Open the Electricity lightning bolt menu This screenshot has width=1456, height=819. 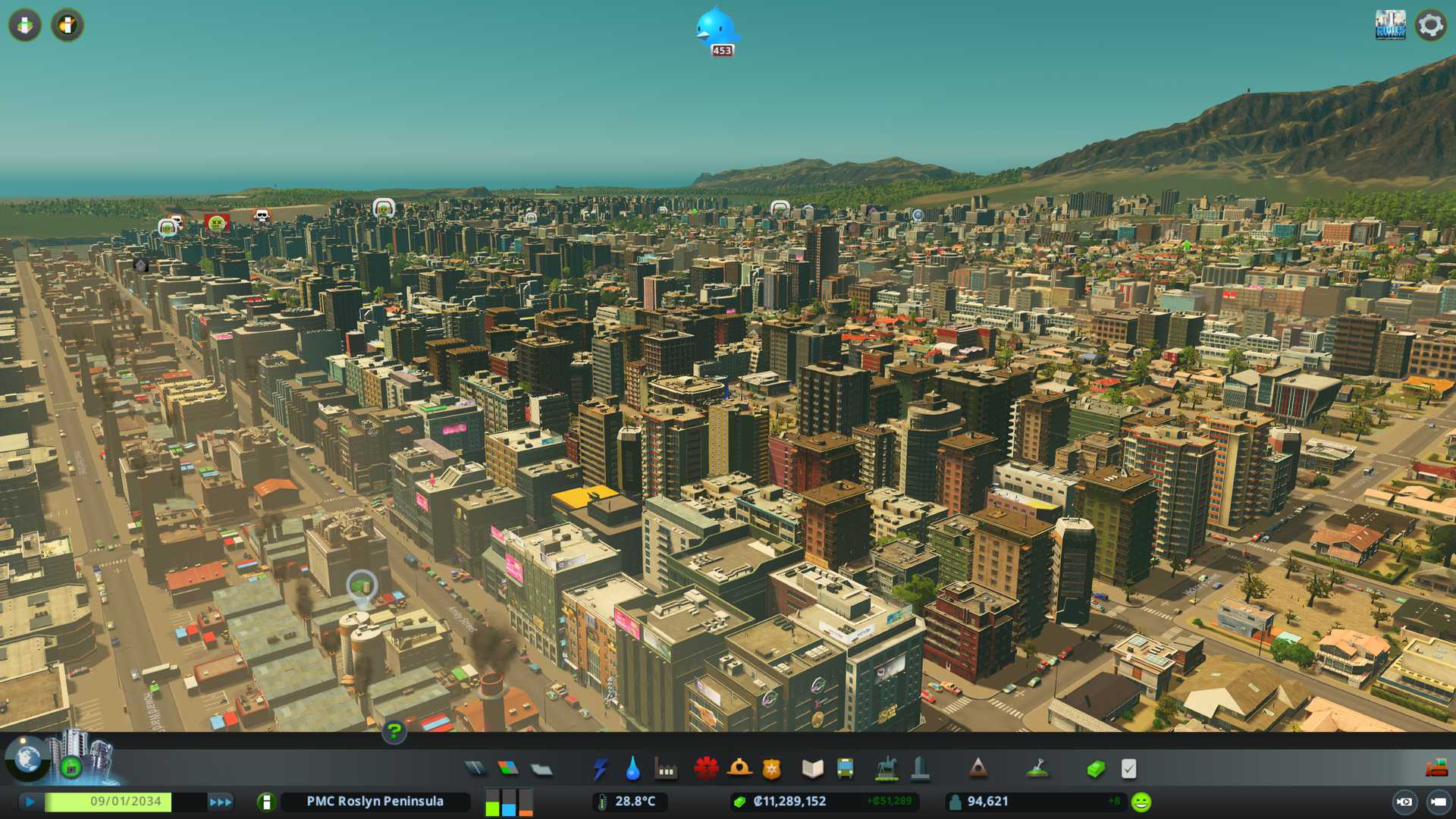pyautogui.click(x=600, y=769)
